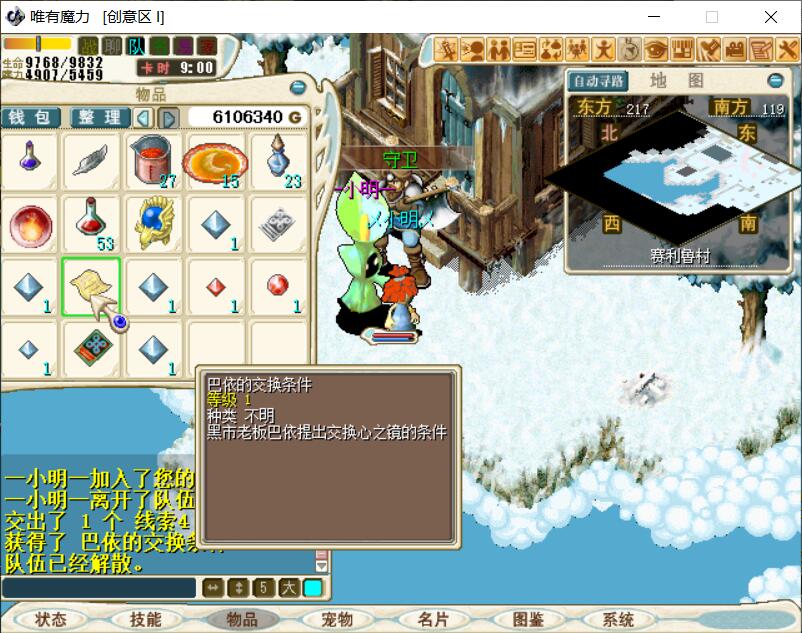Image resolution: width=802 pixels, height=633 pixels.
Task: Pick the golden winged blue orb item
Action: pos(153,223)
